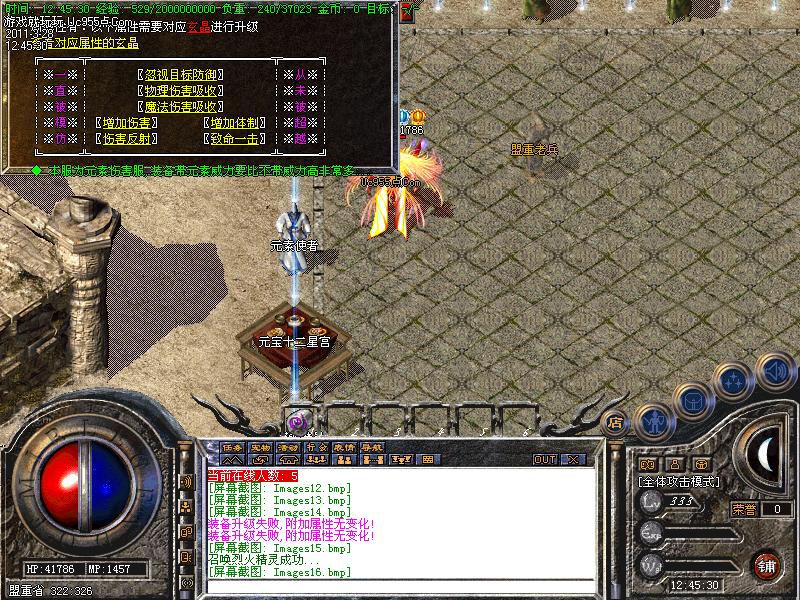Open the 宠物 pet tab
The height and width of the screenshot is (600, 800).
click(x=260, y=447)
